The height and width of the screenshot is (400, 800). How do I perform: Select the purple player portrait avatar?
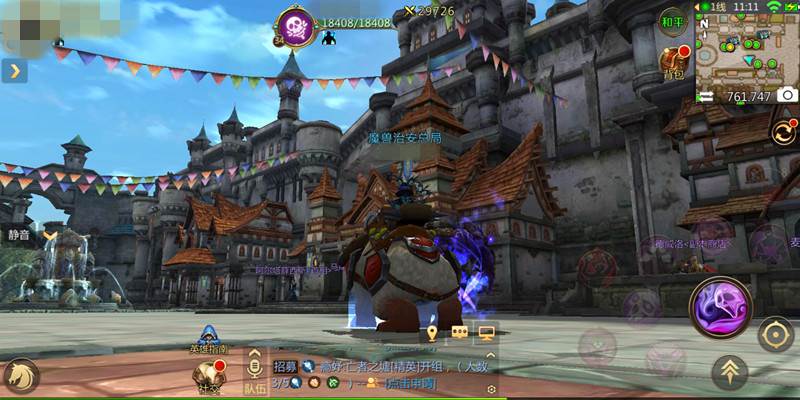296,26
